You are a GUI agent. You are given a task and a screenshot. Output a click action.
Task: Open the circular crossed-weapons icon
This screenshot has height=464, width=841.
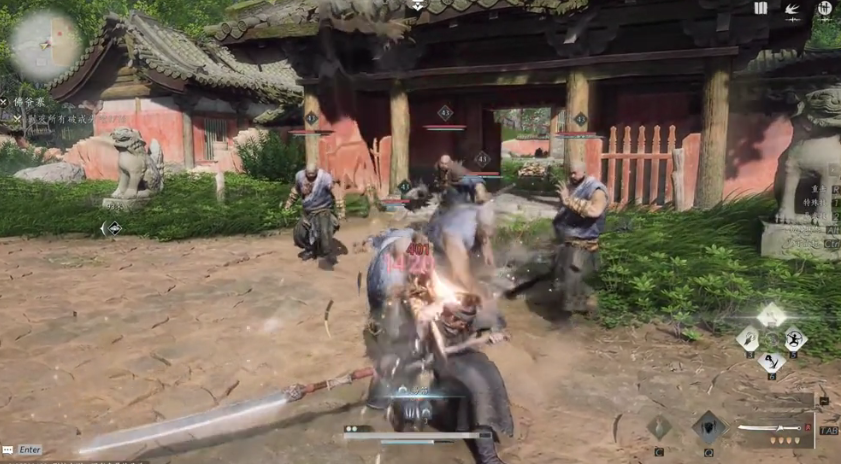pyautogui.click(x=824, y=10)
